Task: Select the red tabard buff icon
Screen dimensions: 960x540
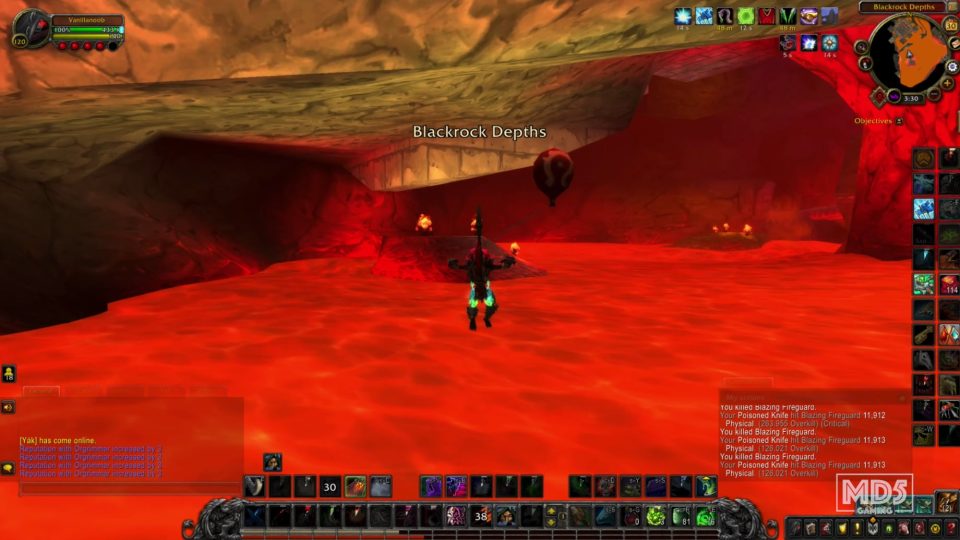Action: click(767, 16)
